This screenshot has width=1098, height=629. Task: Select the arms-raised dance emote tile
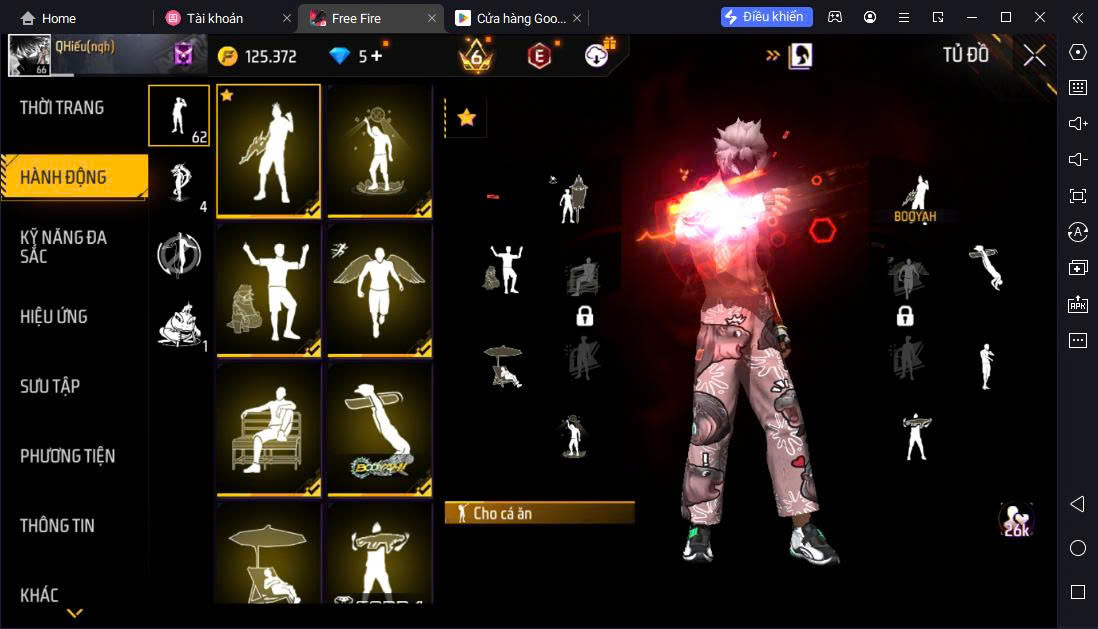268,288
